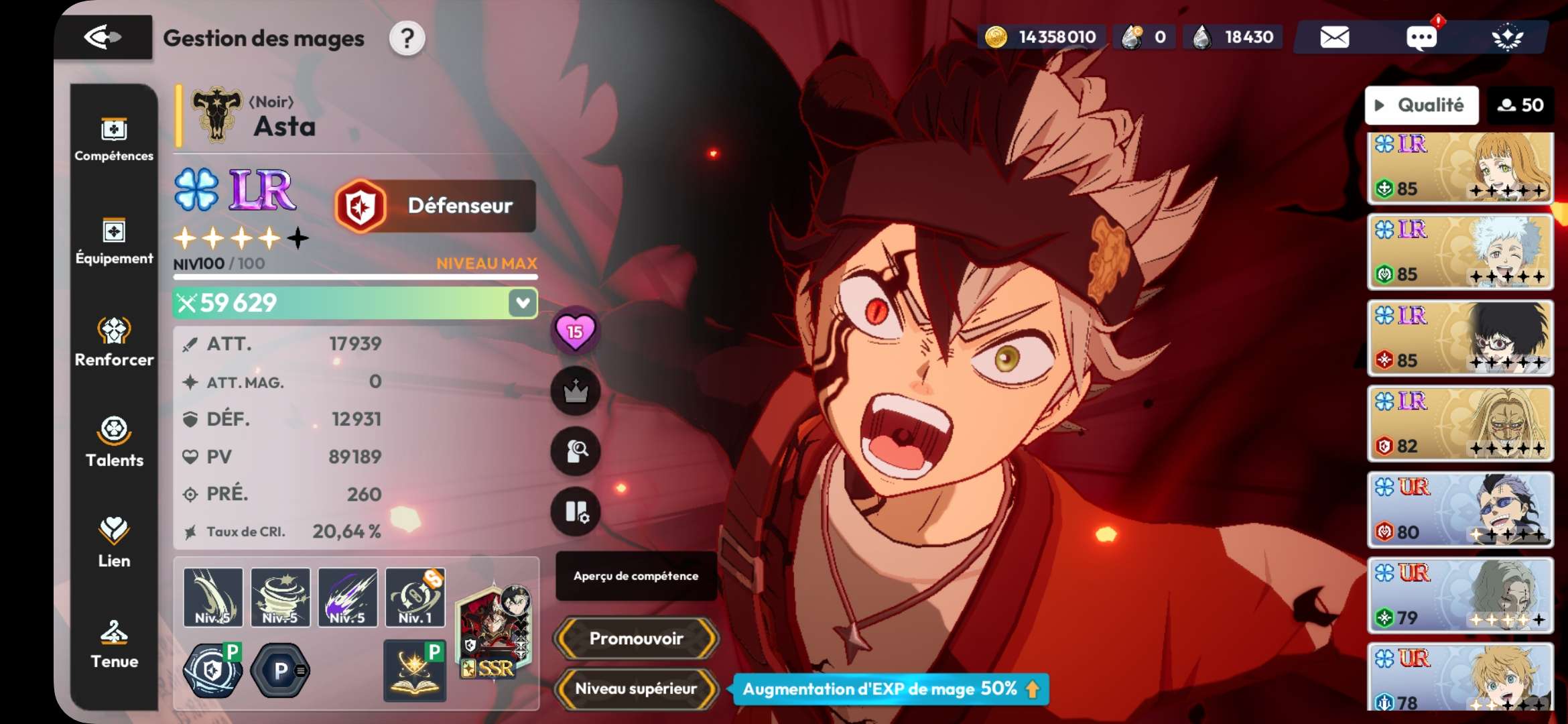Open the crown icon button
Screen dimensions: 1568x724
point(575,391)
